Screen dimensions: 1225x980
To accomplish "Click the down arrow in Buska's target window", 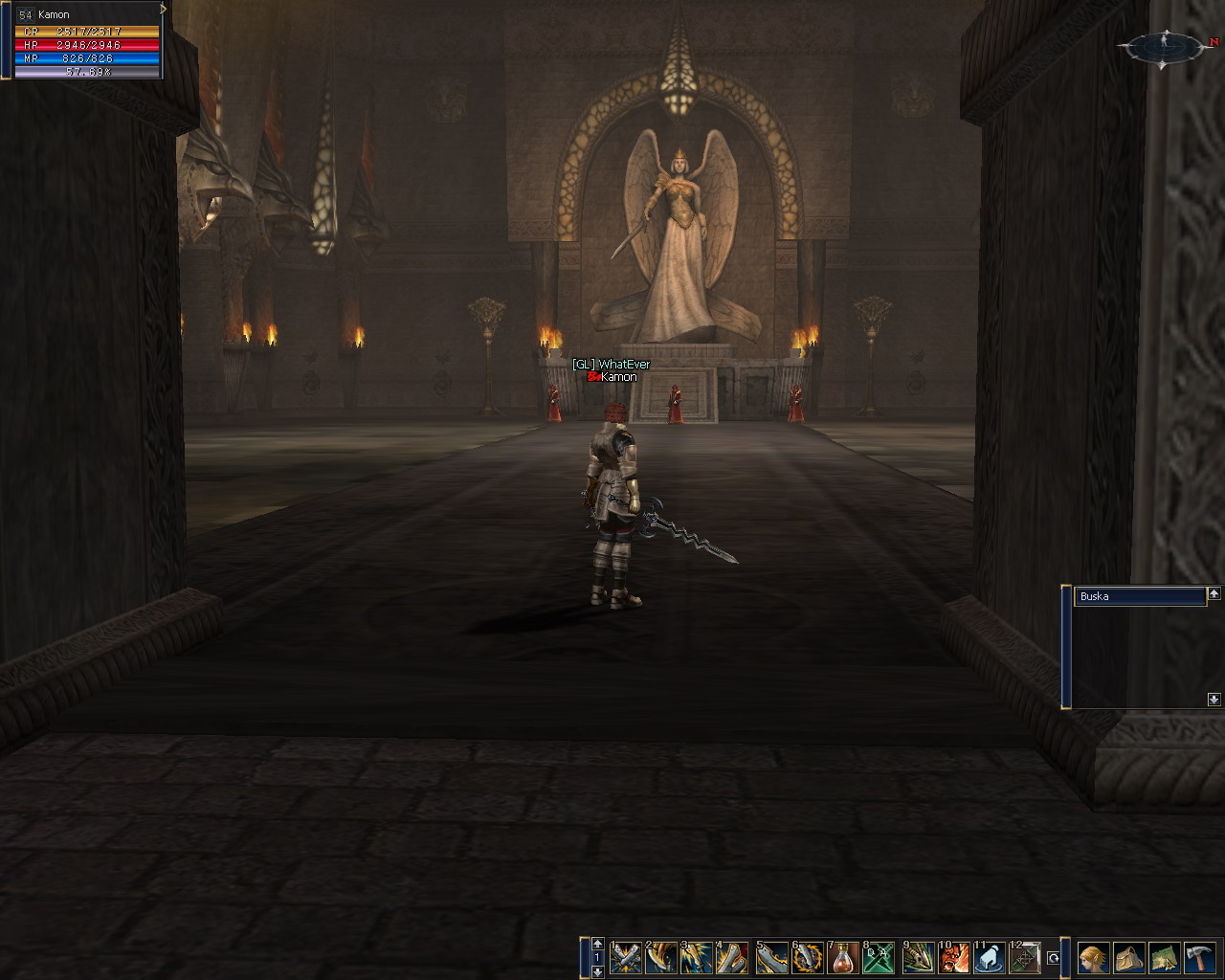I will 1214,700.
